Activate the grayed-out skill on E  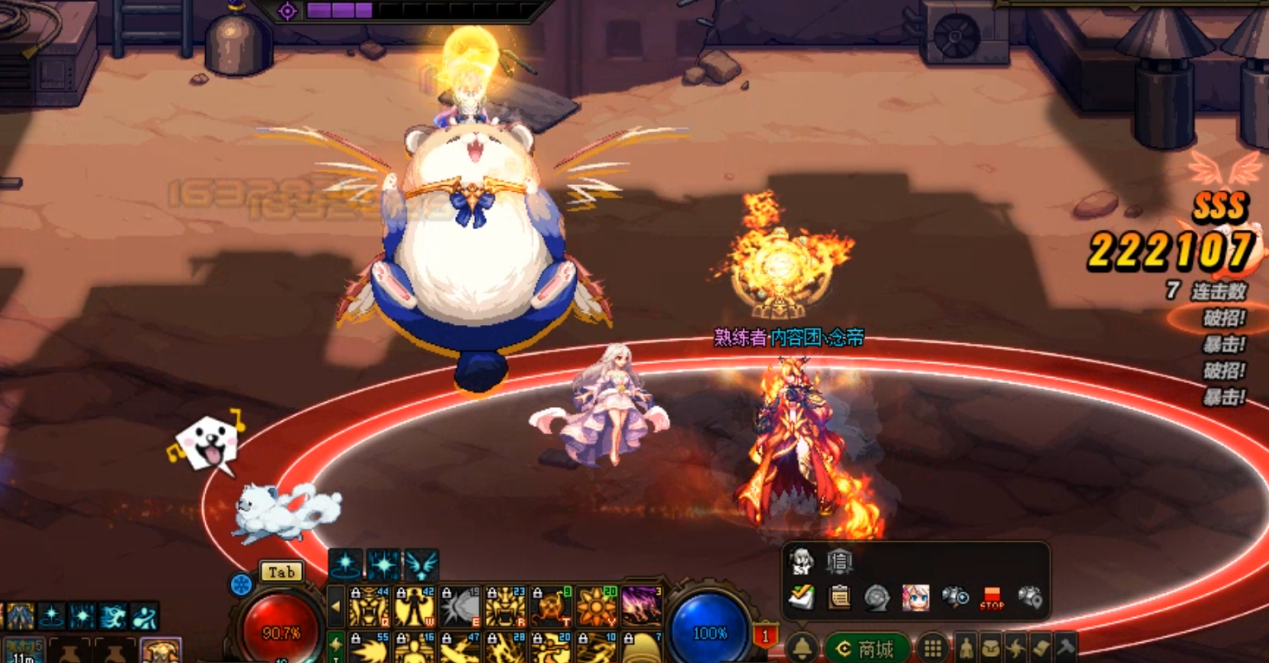coord(460,606)
